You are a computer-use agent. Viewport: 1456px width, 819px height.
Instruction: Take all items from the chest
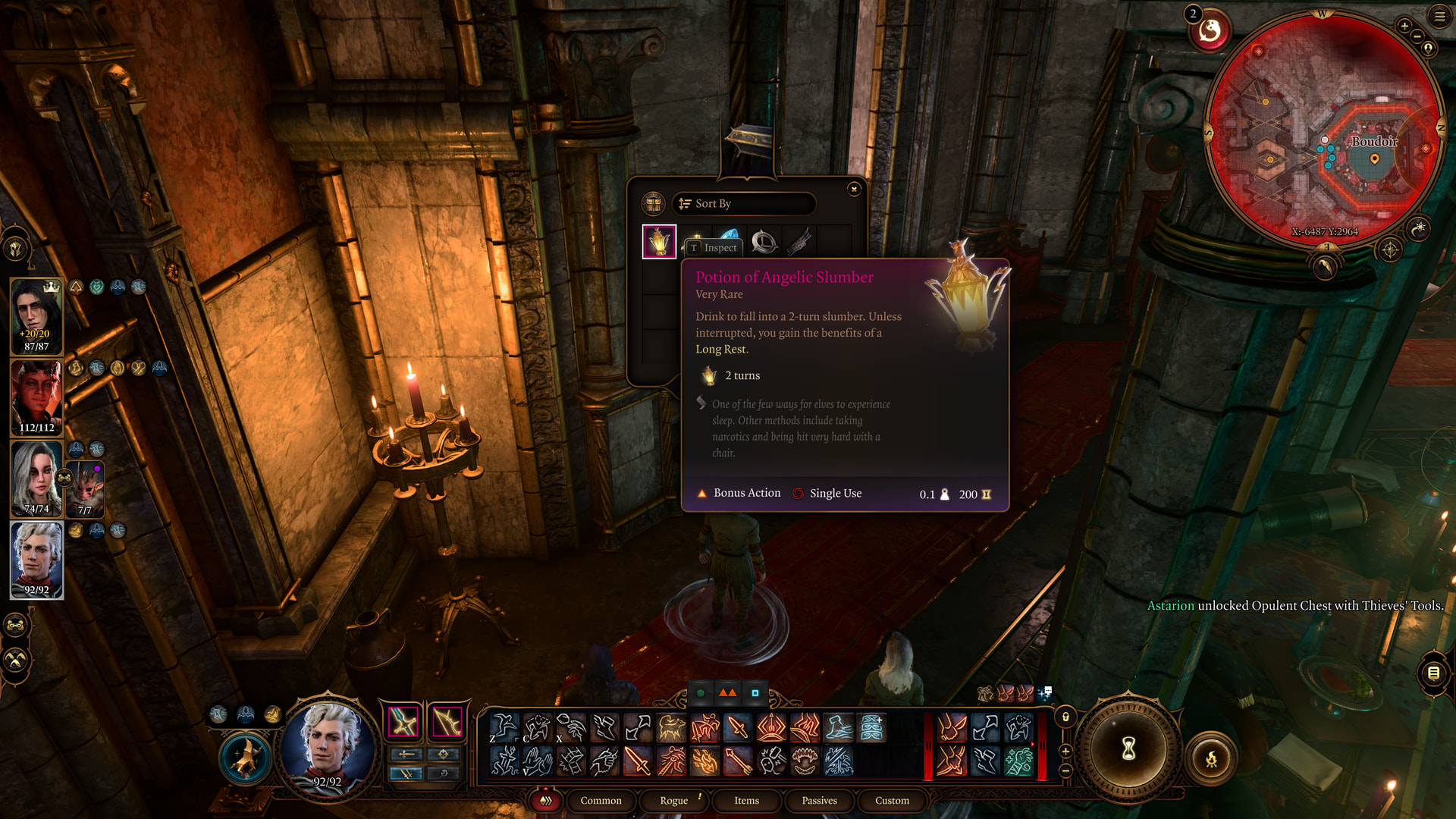[x=653, y=203]
